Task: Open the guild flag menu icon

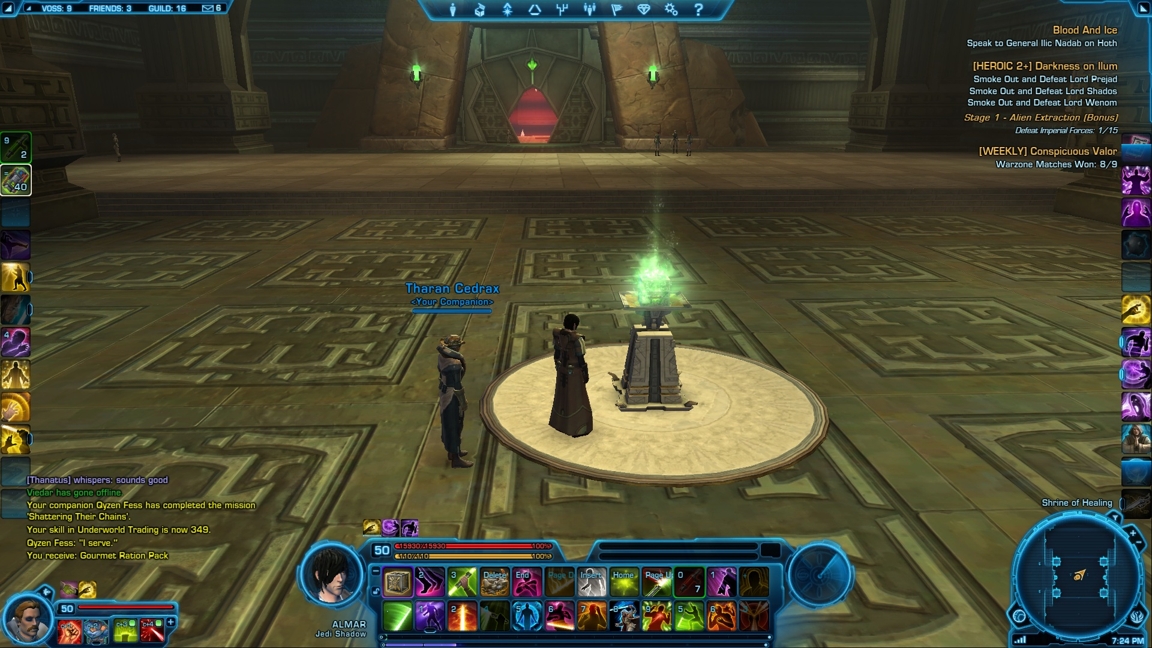Action: pyautogui.click(x=616, y=10)
